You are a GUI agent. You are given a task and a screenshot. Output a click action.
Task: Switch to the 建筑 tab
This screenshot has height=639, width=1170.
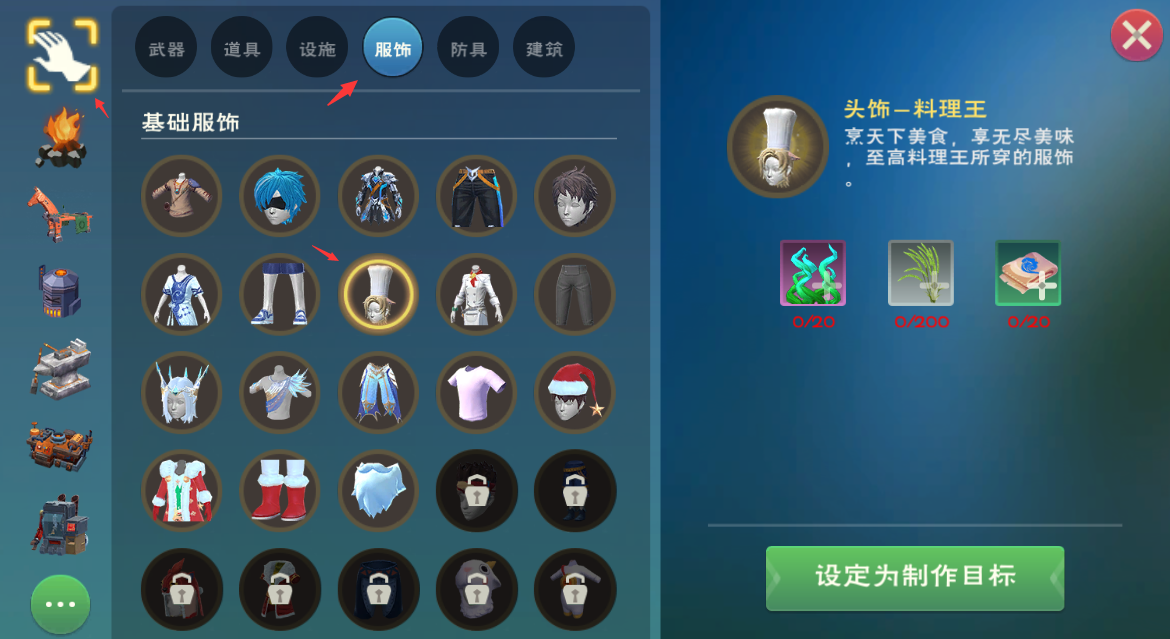(544, 48)
